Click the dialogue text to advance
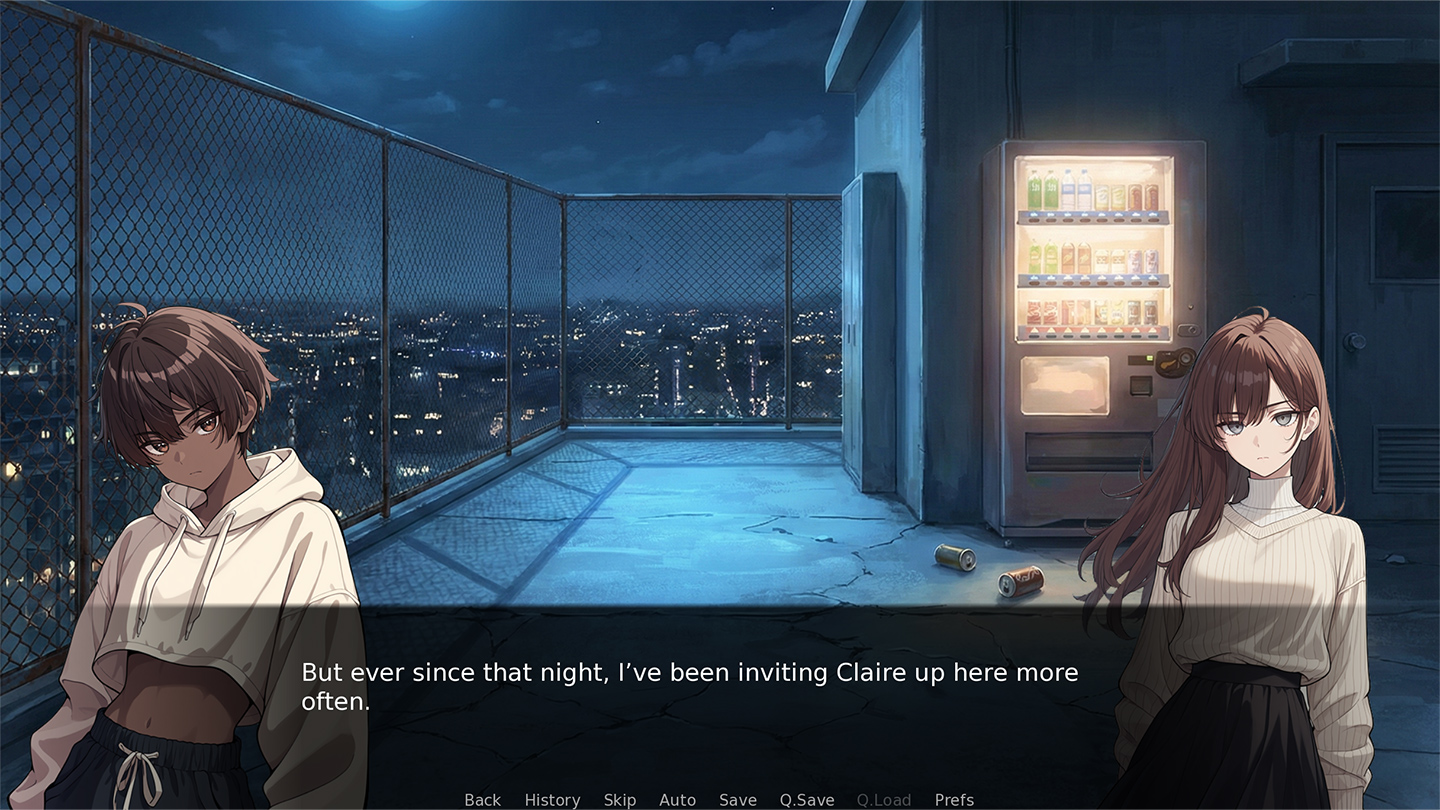This screenshot has height=810, width=1440. [689, 685]
